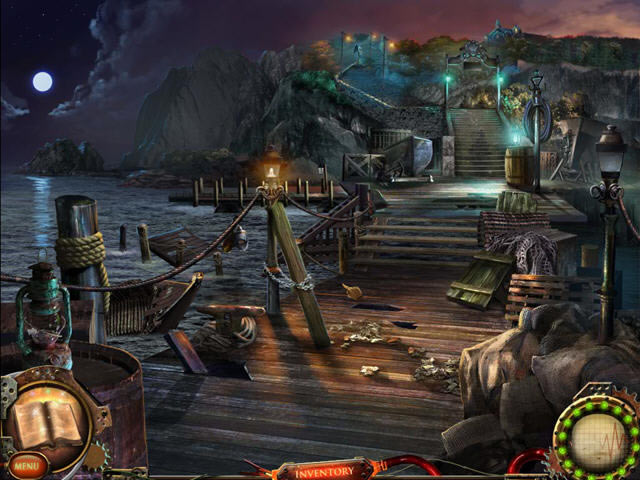Expand the Inventory panel

click(x=324, y=469)
